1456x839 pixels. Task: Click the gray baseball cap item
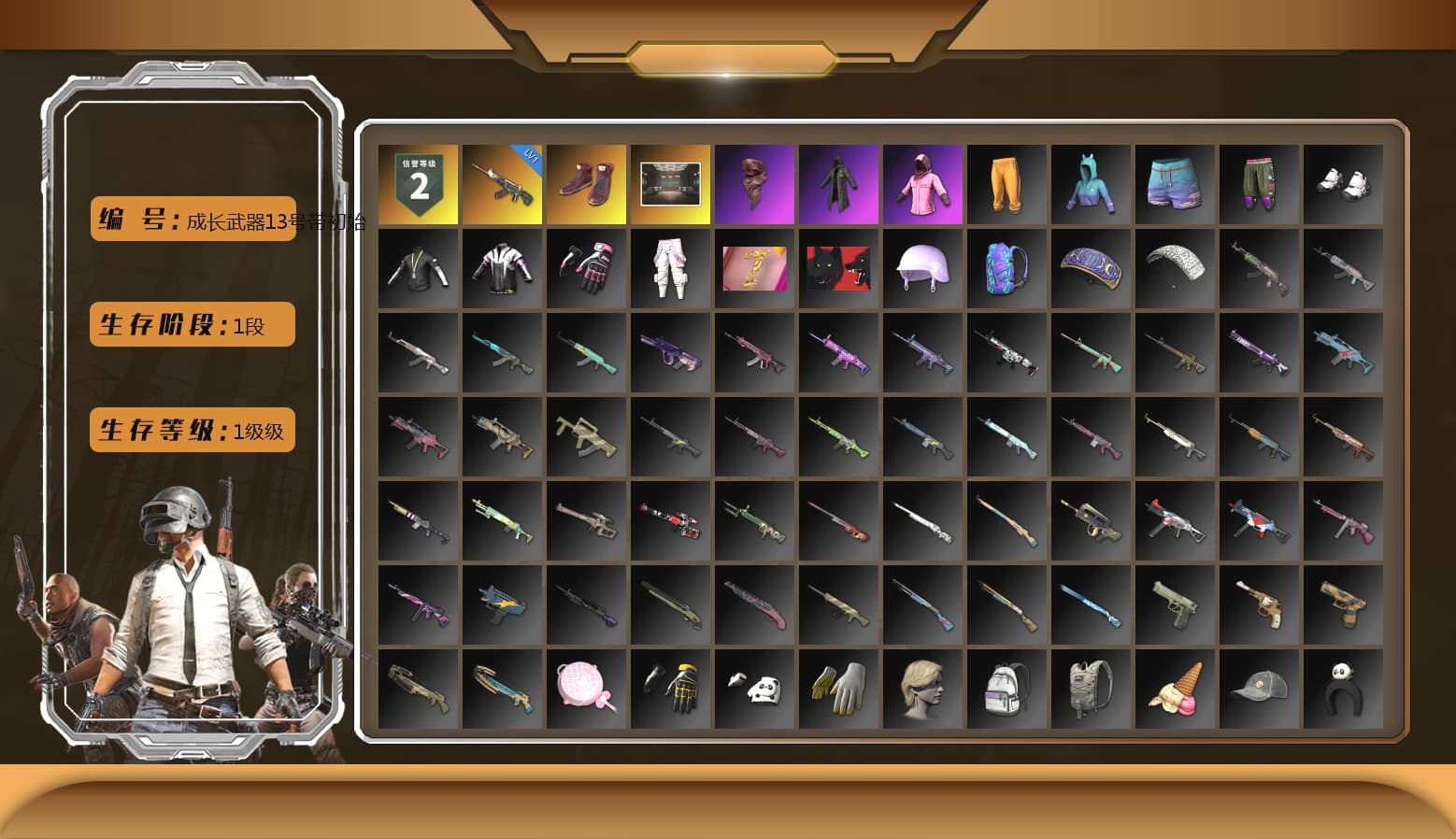point(1260,687)
